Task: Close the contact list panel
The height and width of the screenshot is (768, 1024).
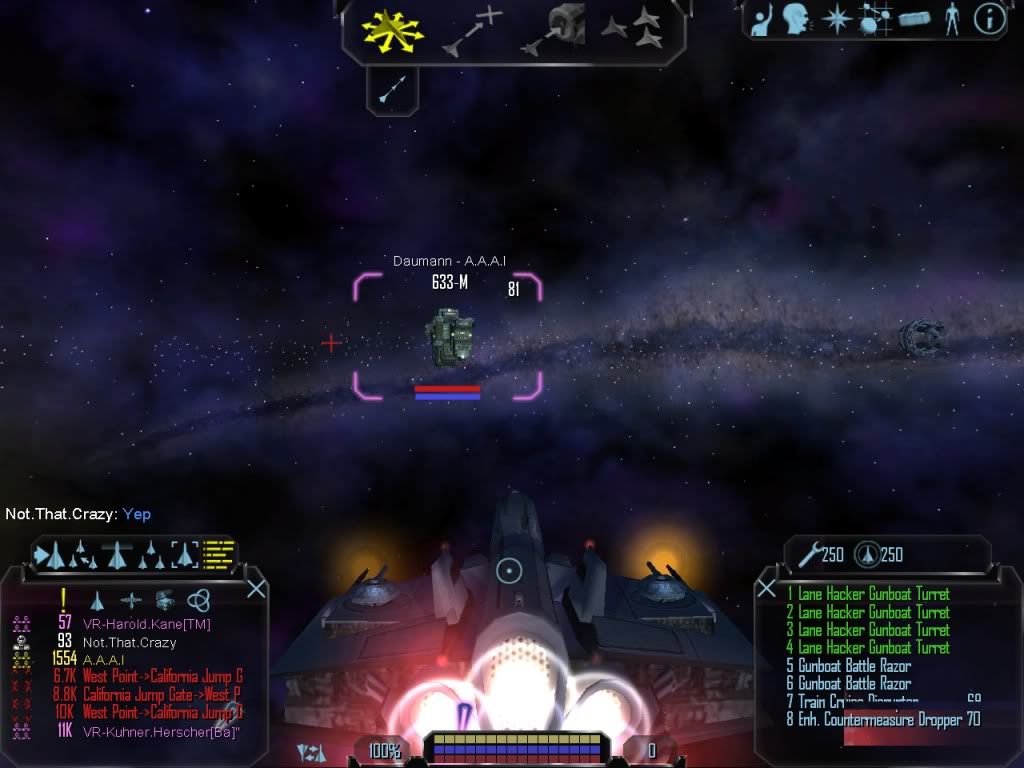Action: coord(256,588)
